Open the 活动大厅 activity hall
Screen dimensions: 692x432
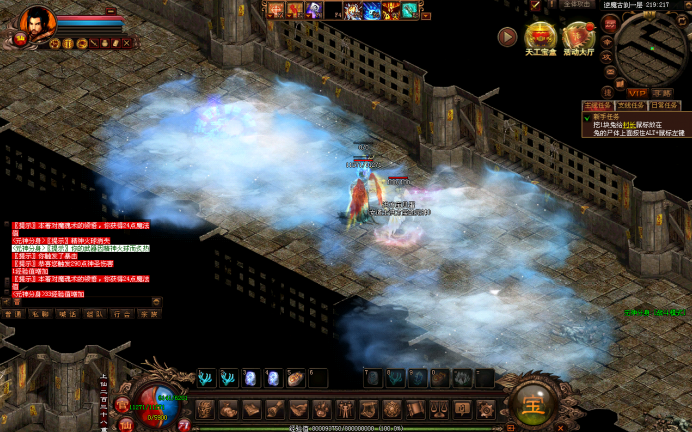coord(578,38)
